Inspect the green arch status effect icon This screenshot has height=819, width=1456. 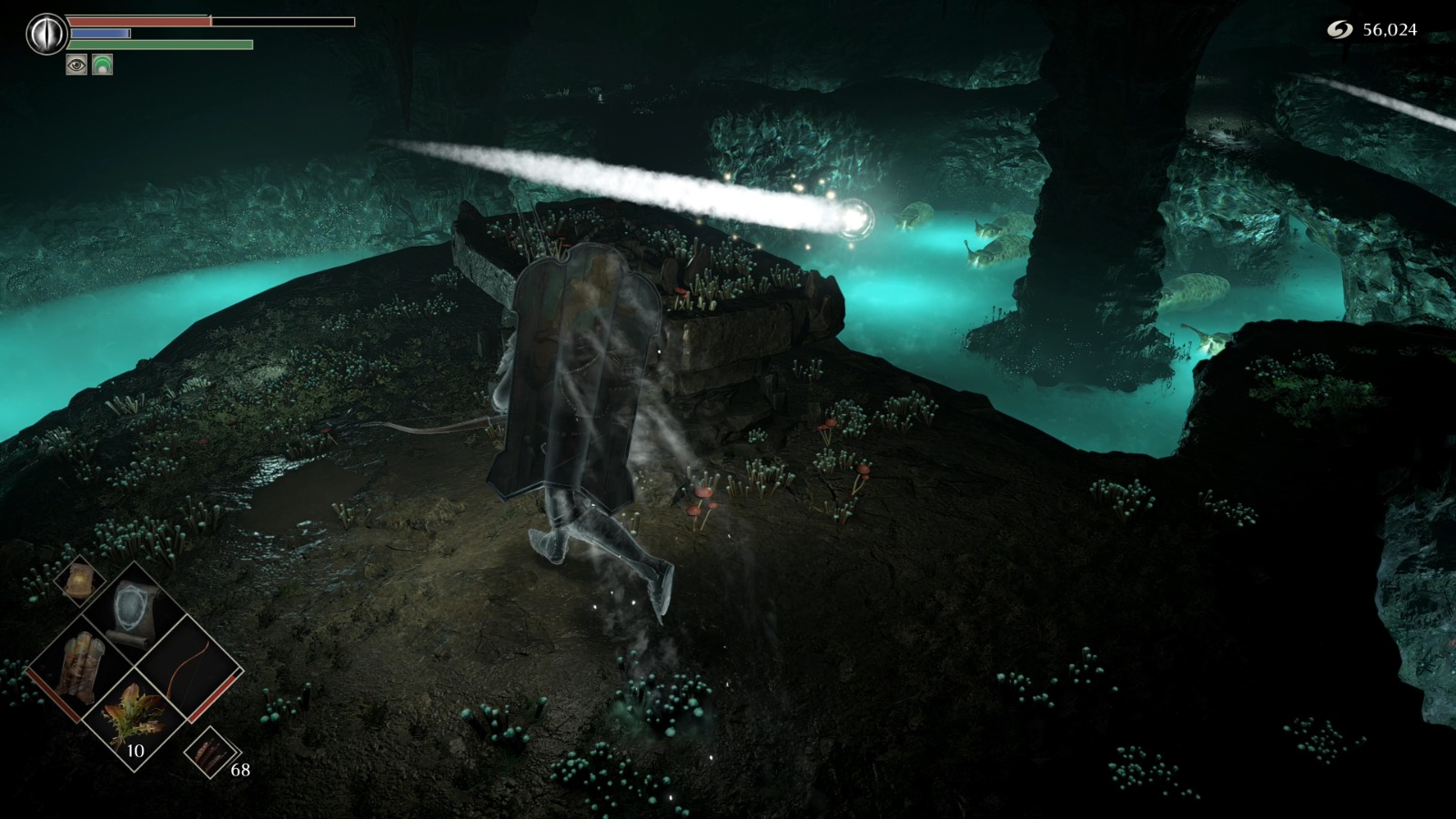pos(102,64)
